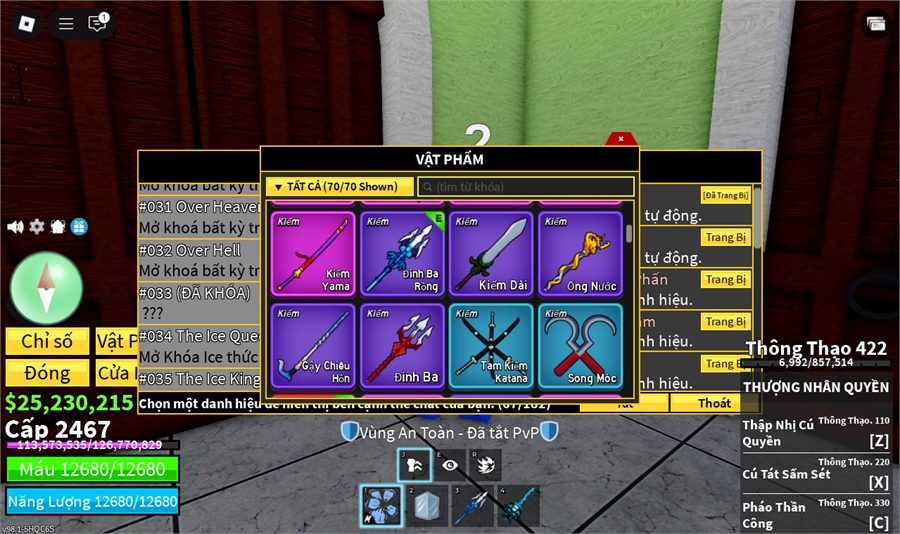This screenshot has width=900, height=534.
Task: Open the Tất Cả item filter dropdown
Action: (339, 187)
